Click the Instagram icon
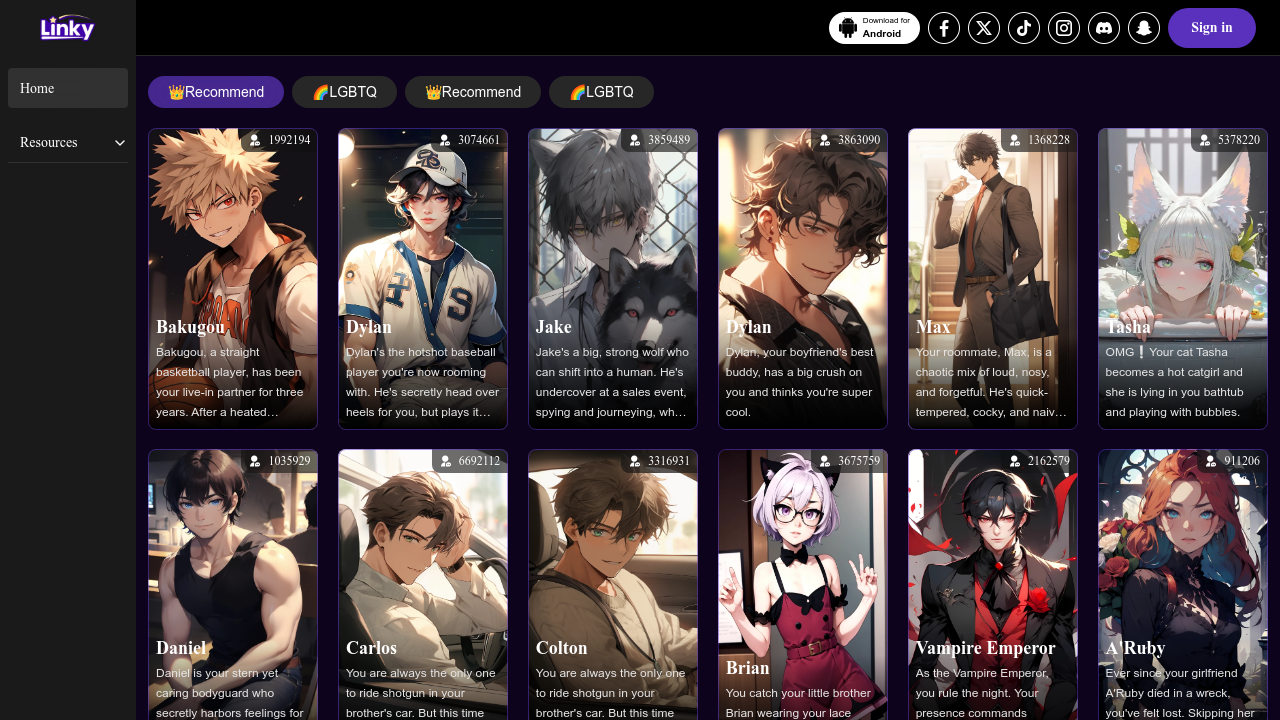The height and width of the screenshot is (720, 1280). (1063, 27)
